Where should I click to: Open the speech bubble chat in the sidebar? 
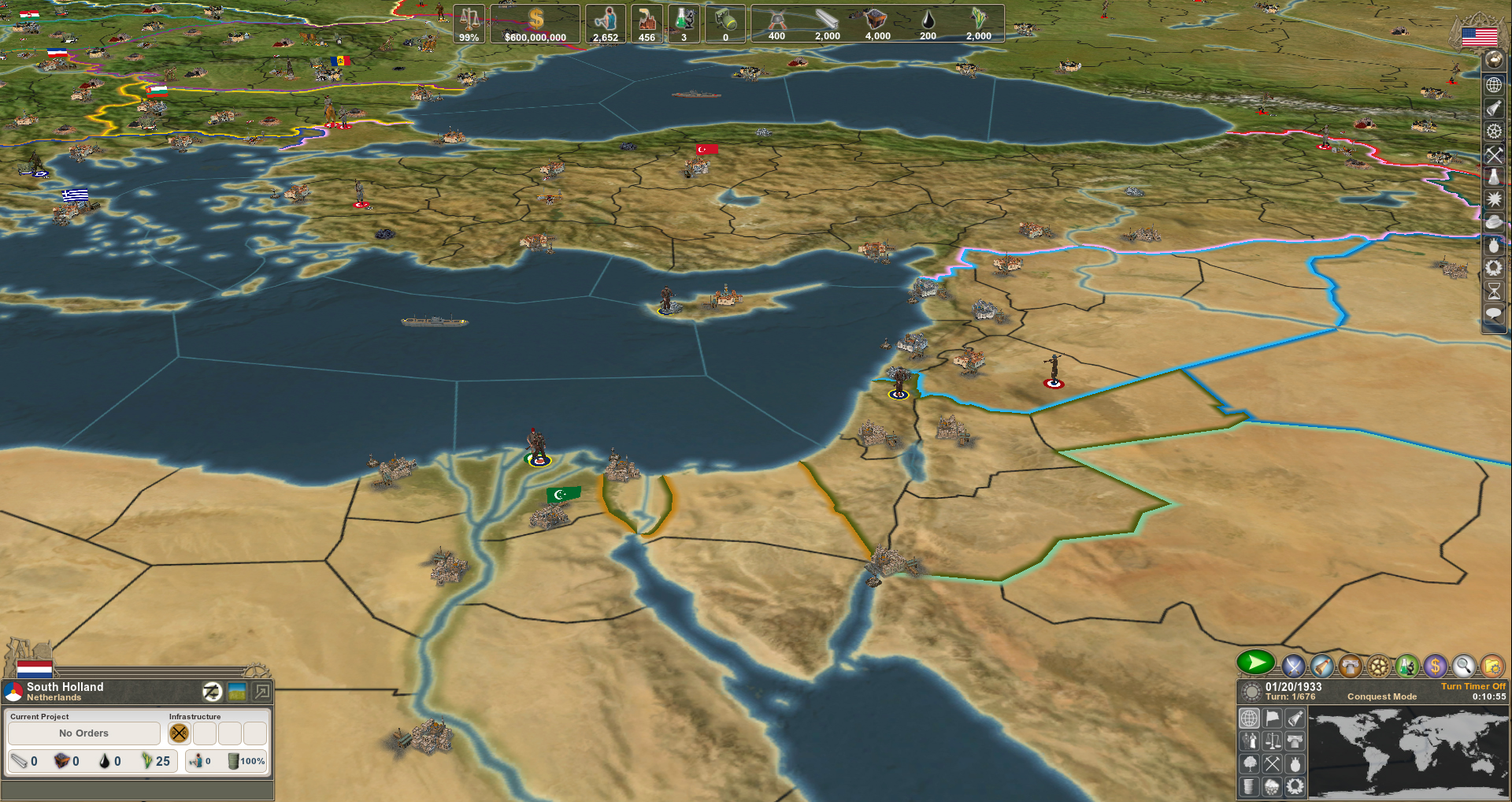coord(1493,314)
